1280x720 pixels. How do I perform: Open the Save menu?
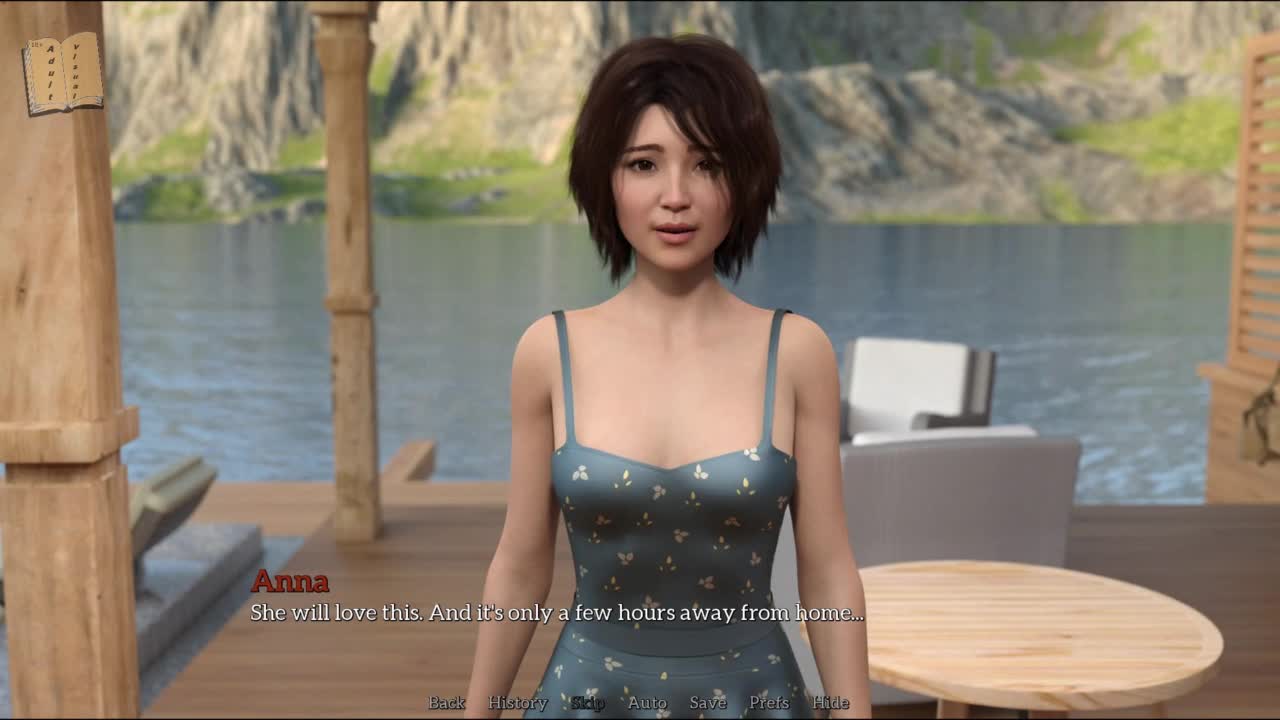(x=708, y=702)
